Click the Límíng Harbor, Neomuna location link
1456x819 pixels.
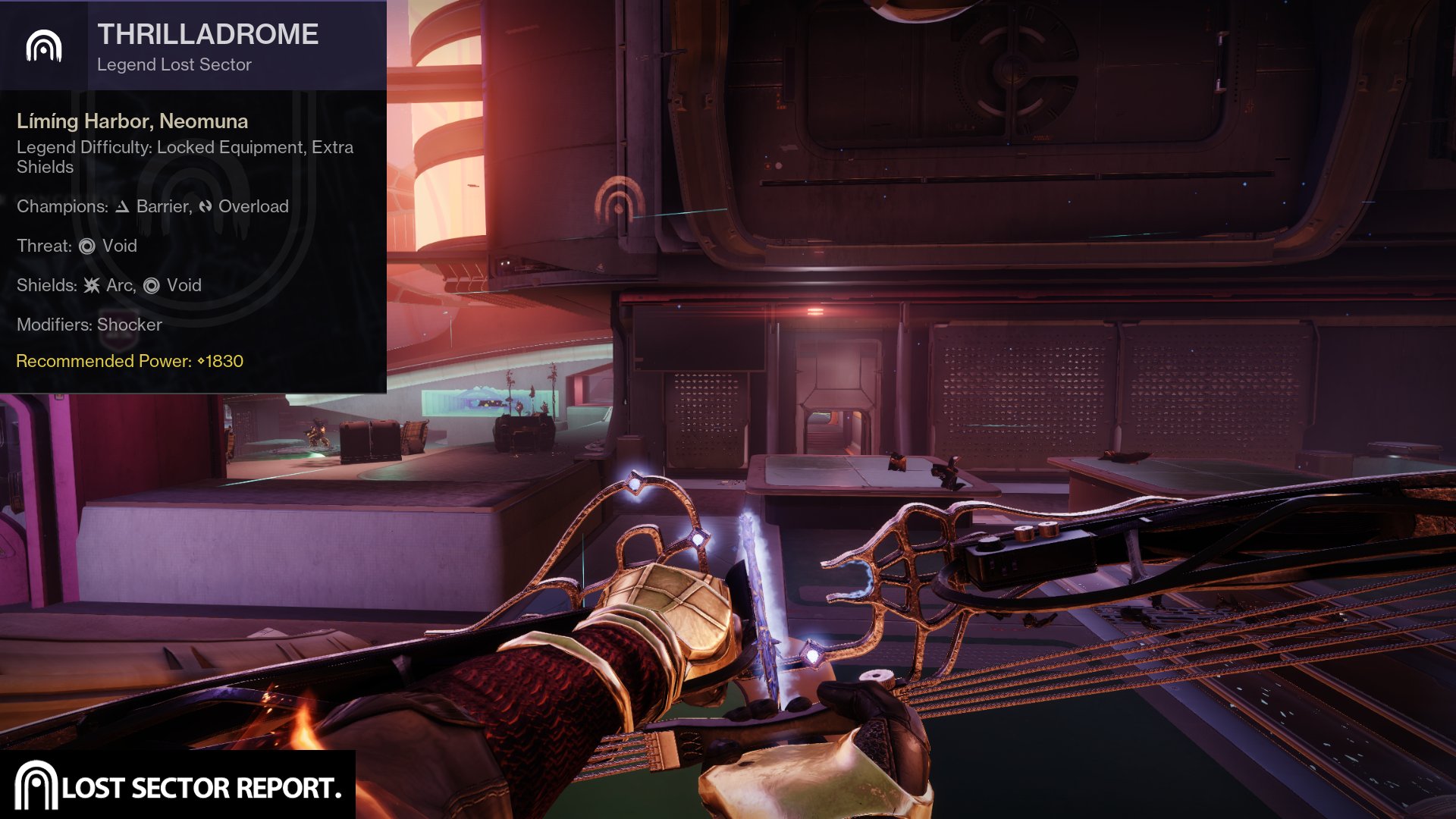click(x=132, y=121)
